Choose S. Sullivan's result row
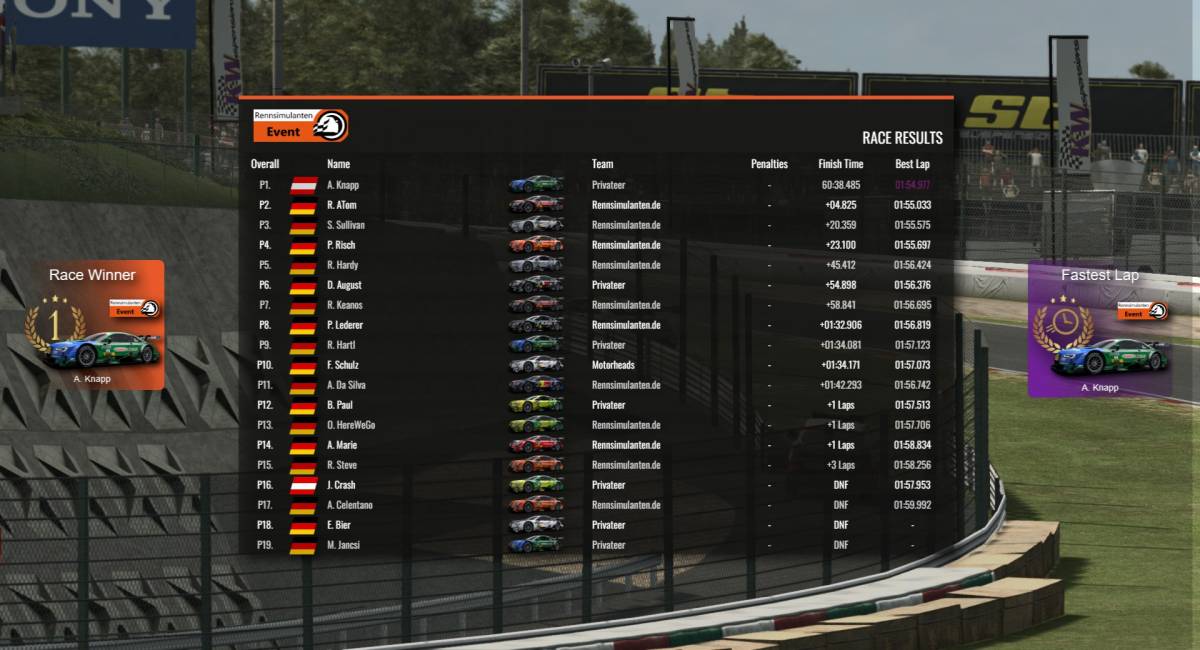Image resolution: width=1200 pixels, height=650 pixels. (x=345, y=225)
